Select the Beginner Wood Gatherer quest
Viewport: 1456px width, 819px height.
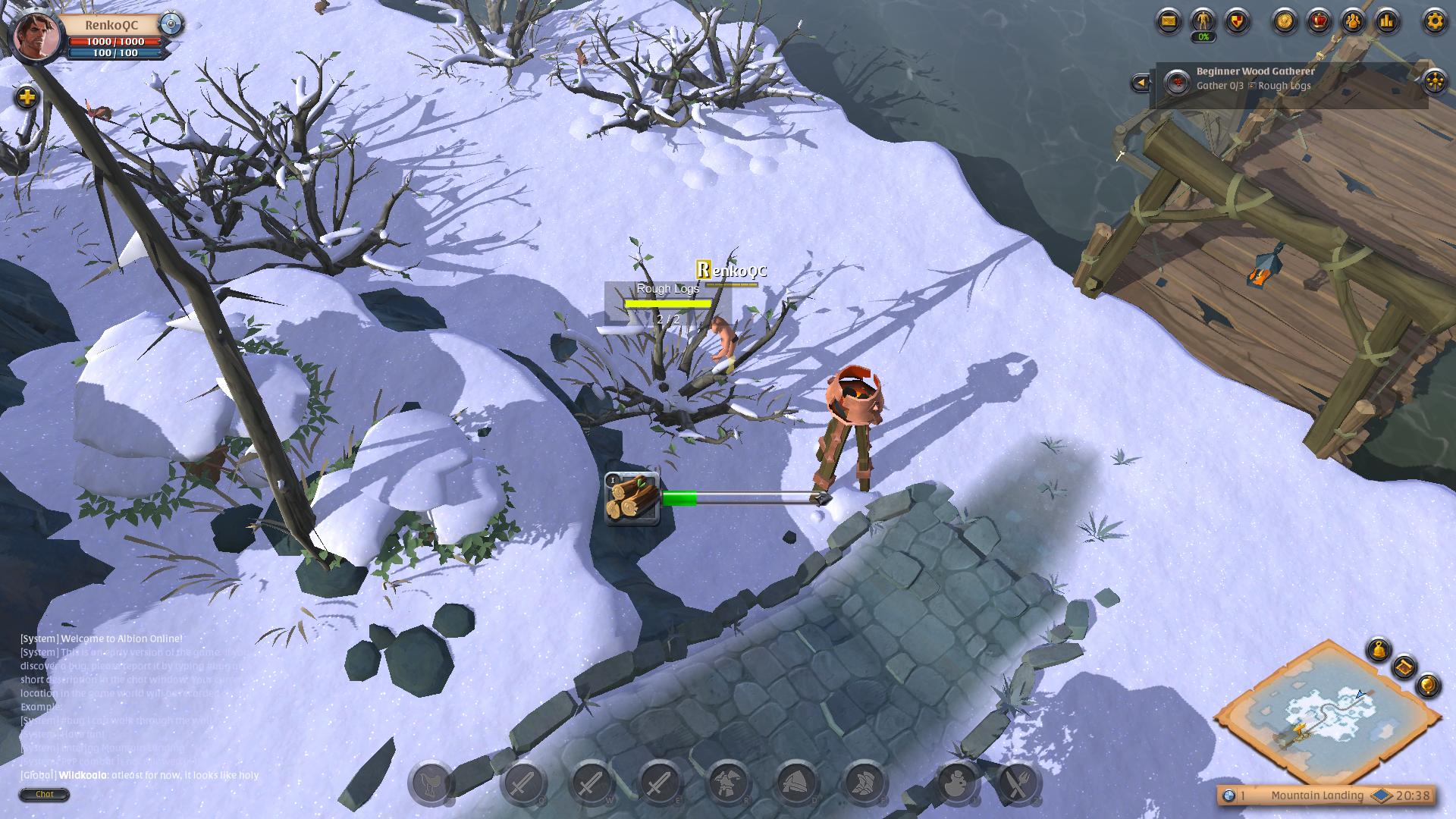pyautogui.click(x=1255, y=71)
